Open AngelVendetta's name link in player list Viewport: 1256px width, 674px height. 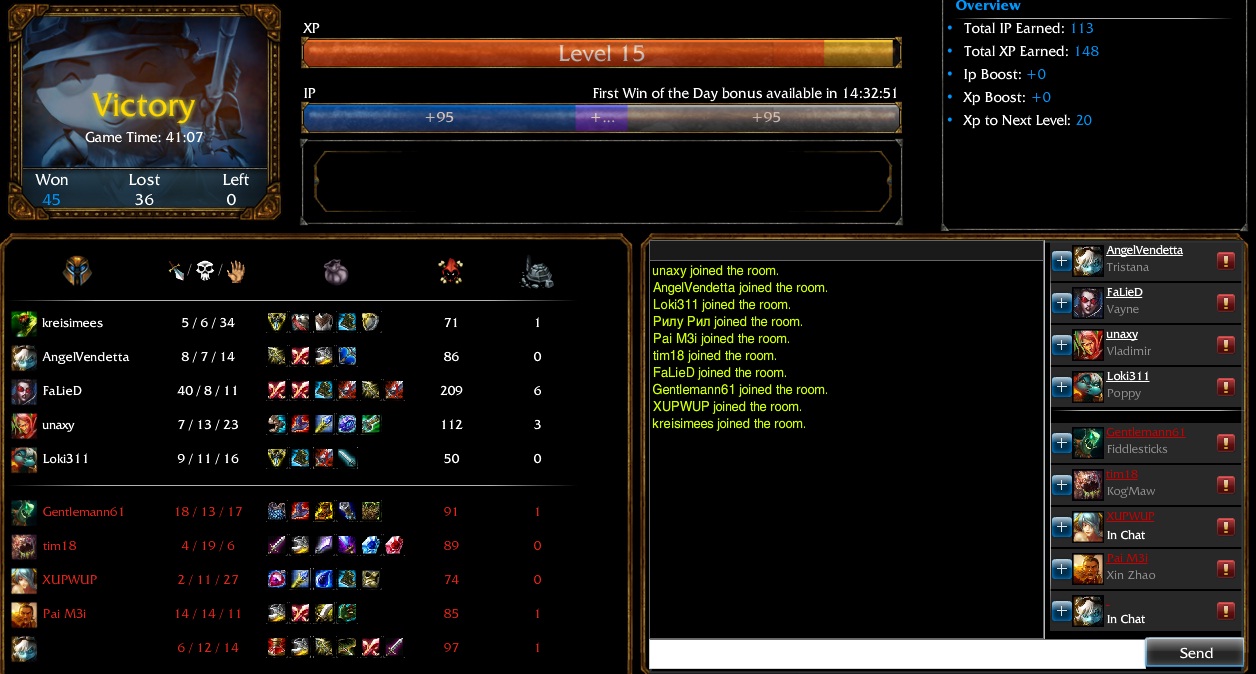1144,251
